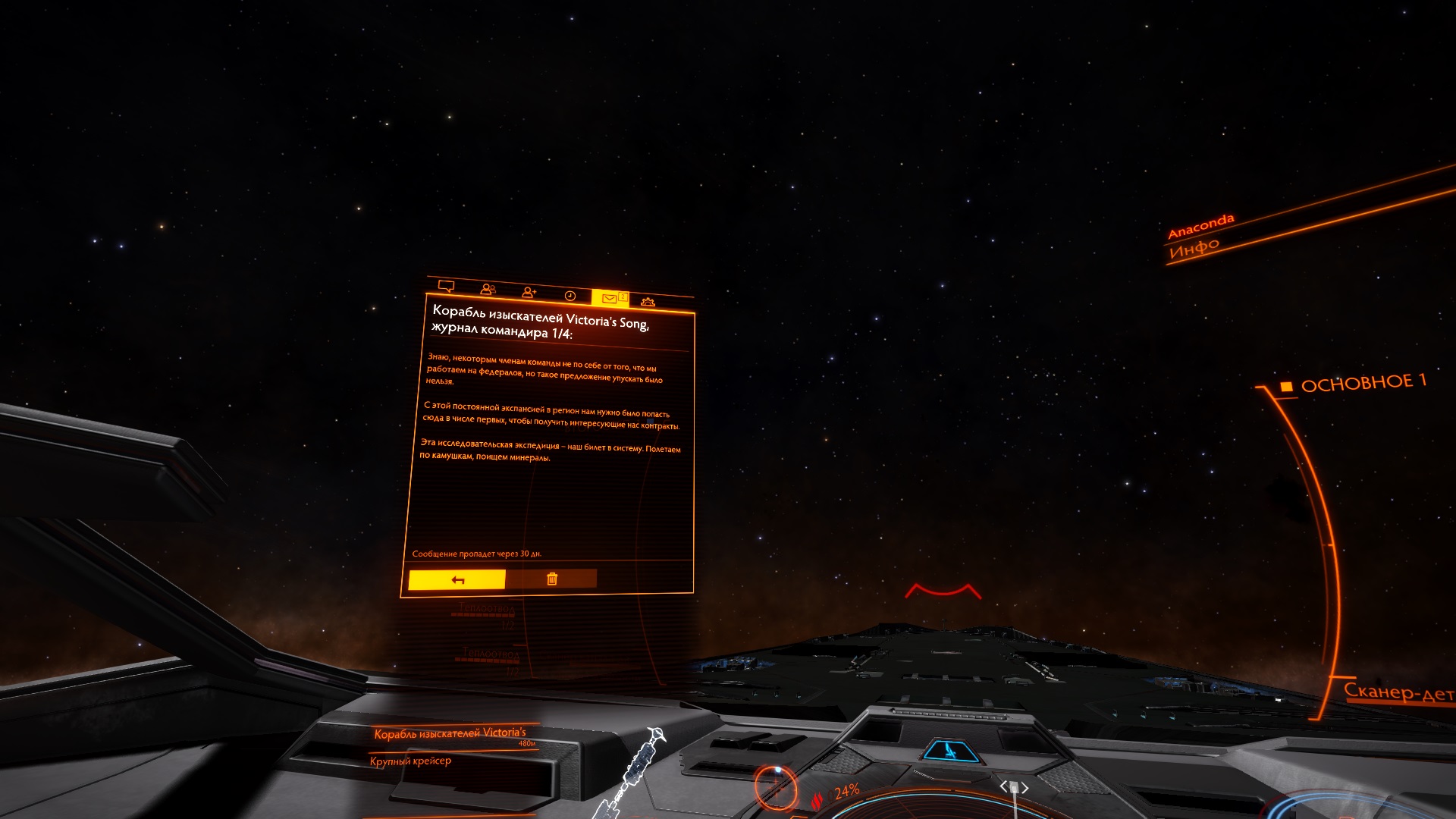
Task: Select the inbox envelope tab
Action: (x=610, y=298)
